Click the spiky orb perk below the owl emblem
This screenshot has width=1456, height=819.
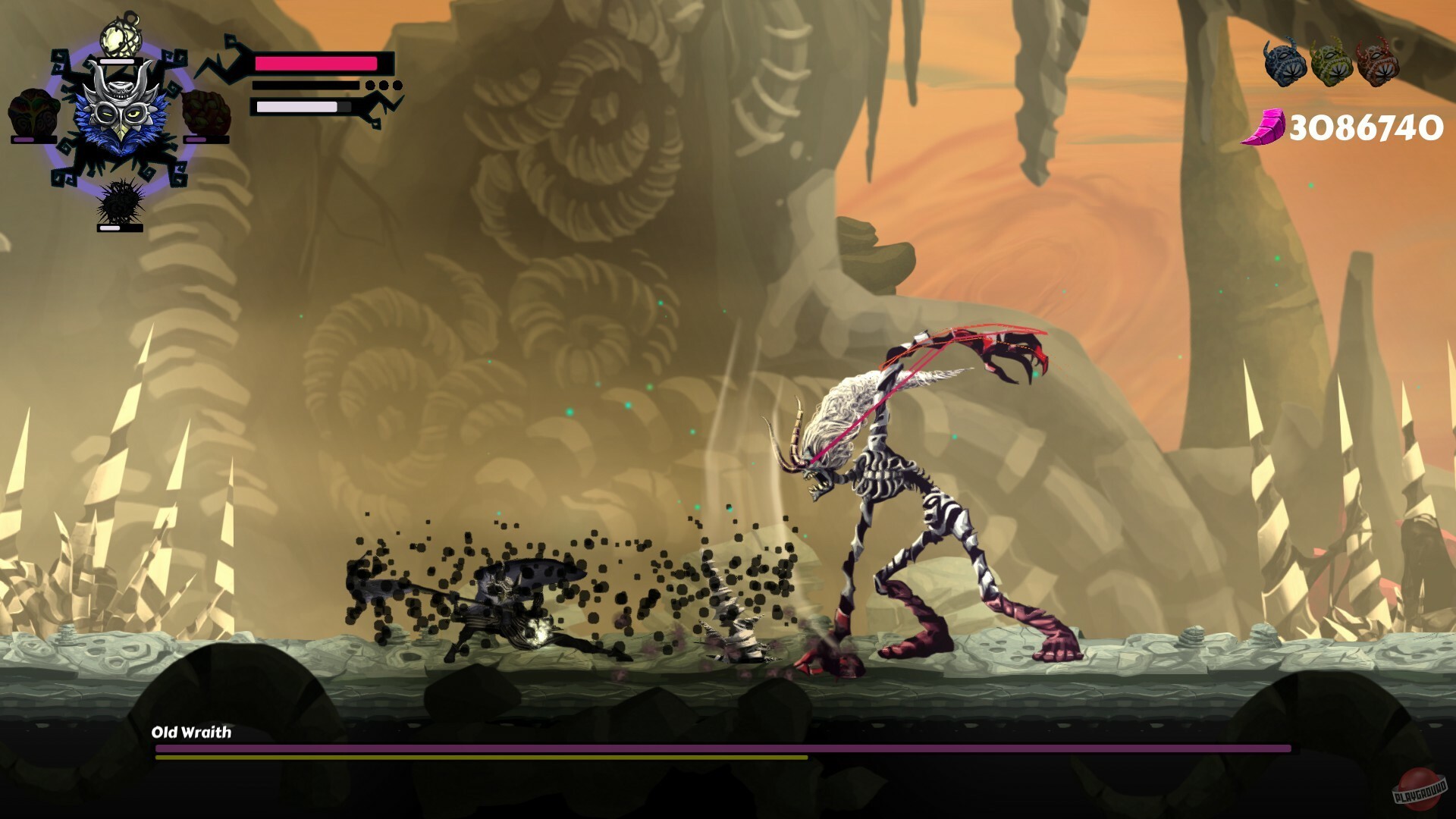pyautogui.click(x=119, y=199)
